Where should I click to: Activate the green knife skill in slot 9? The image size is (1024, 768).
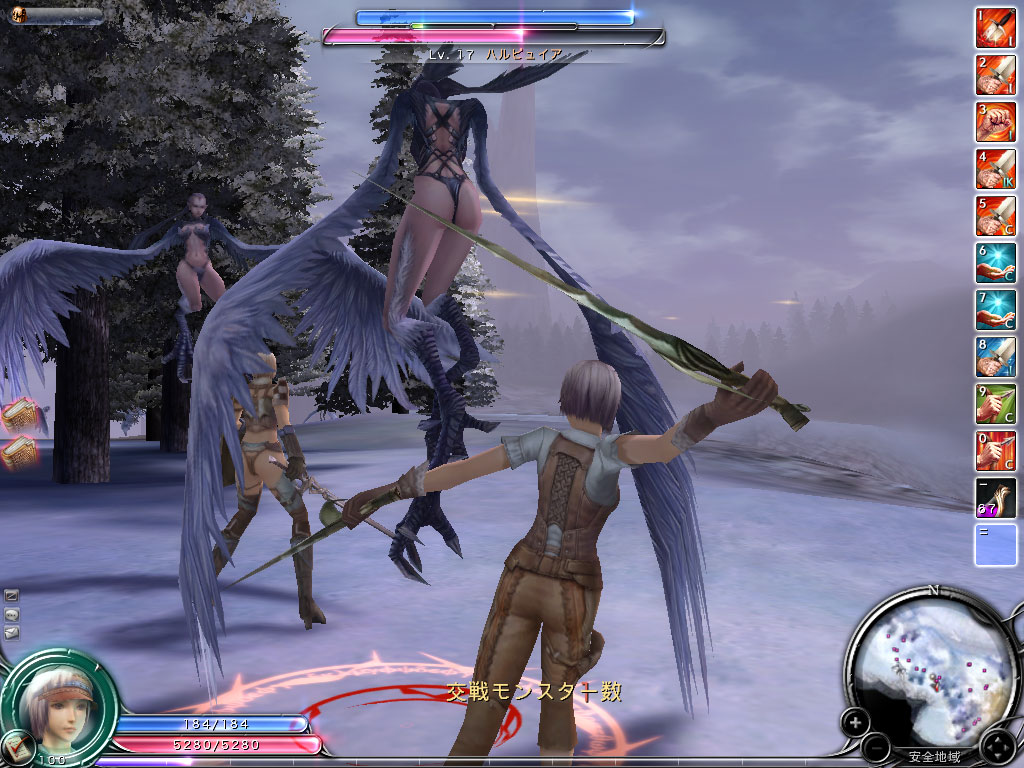click(x=995, y=404)
